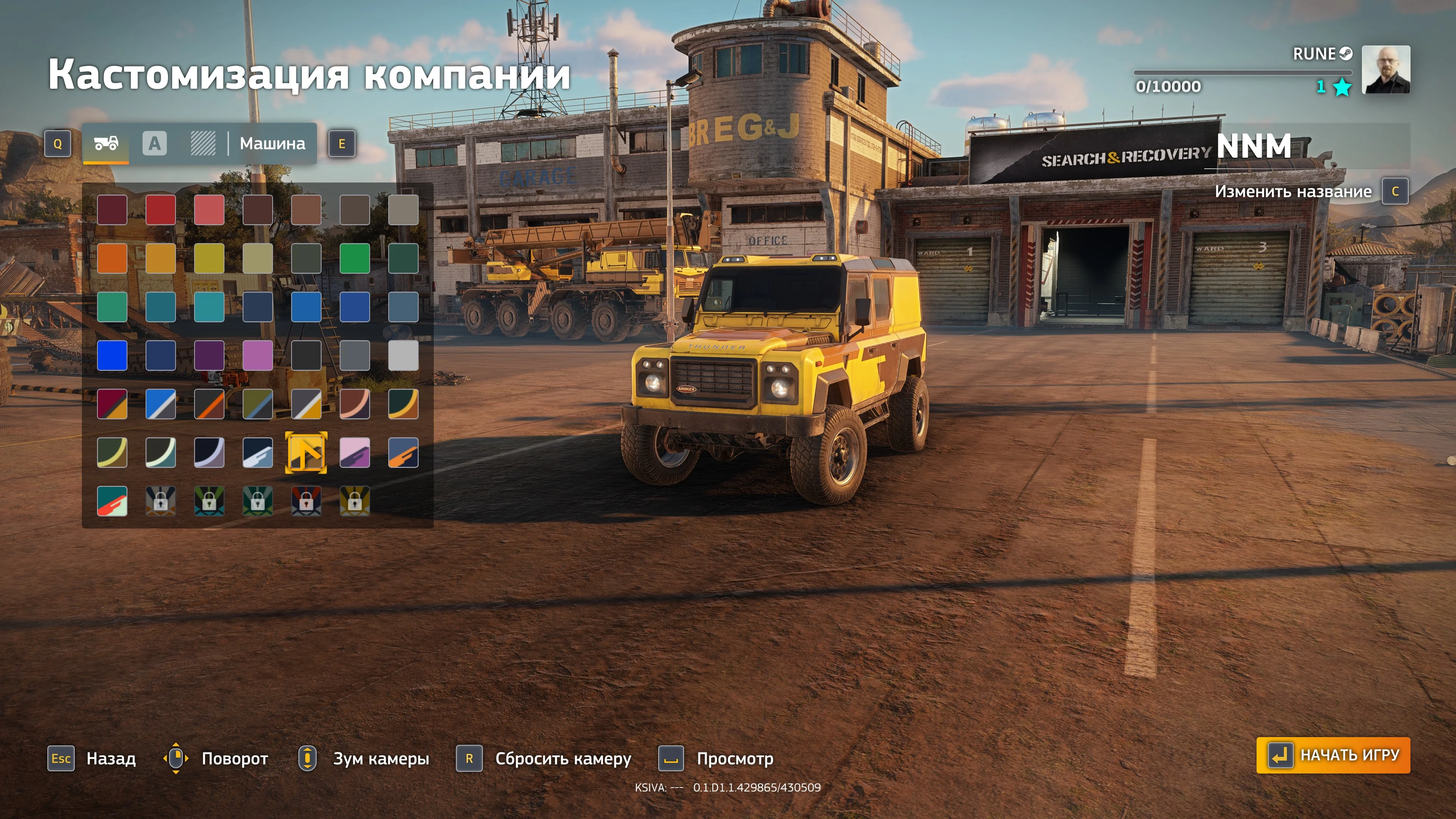Image resolution: width=1456 pixels, height=819 pixels.
Task: Pick the bright red color swatch
Action: pos(160,210)
